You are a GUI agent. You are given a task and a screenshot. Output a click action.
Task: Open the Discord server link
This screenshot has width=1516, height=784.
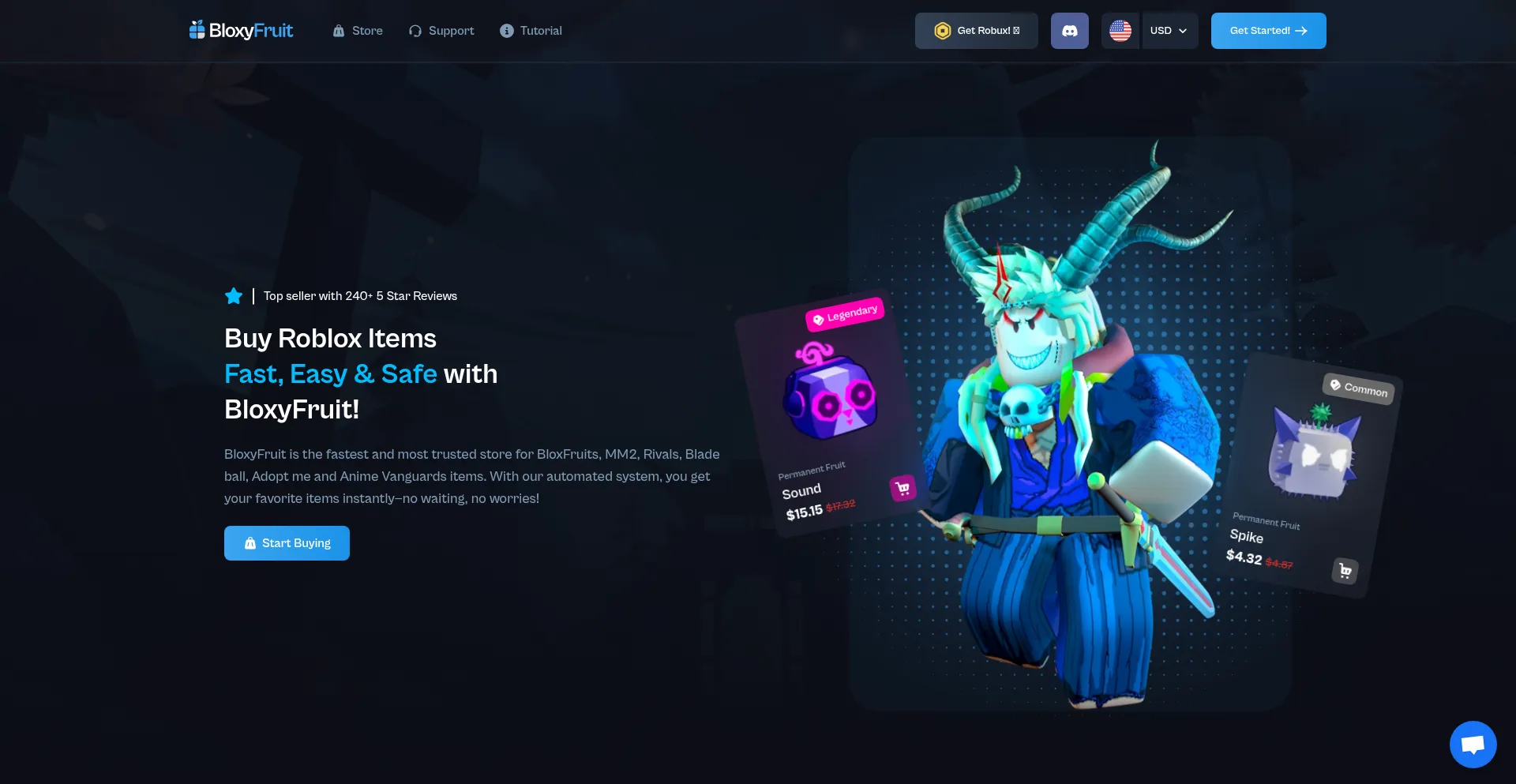(1069, 31)
